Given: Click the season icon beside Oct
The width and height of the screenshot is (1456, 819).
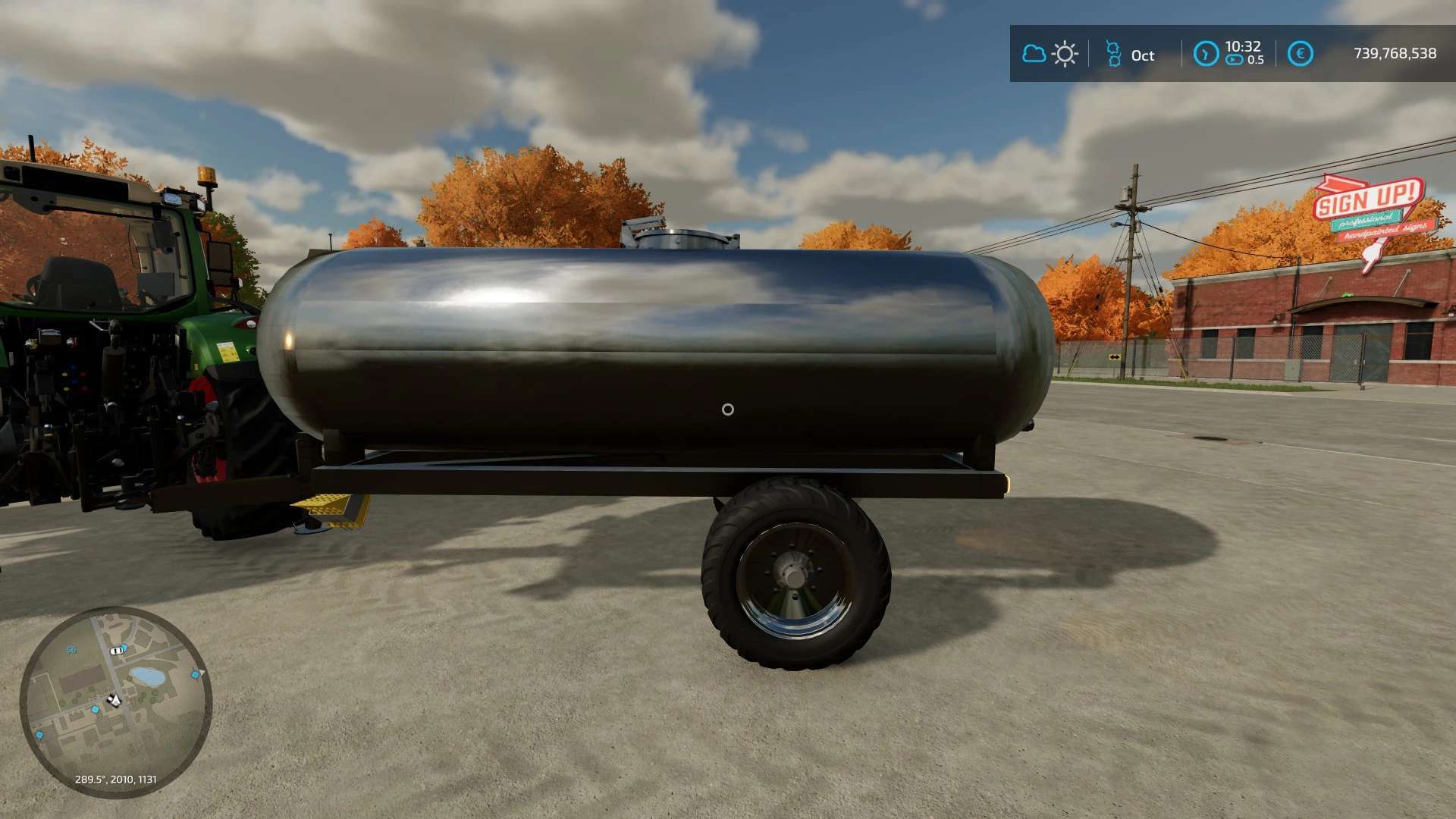Looking at the screenshot, I should point(1113,54).
